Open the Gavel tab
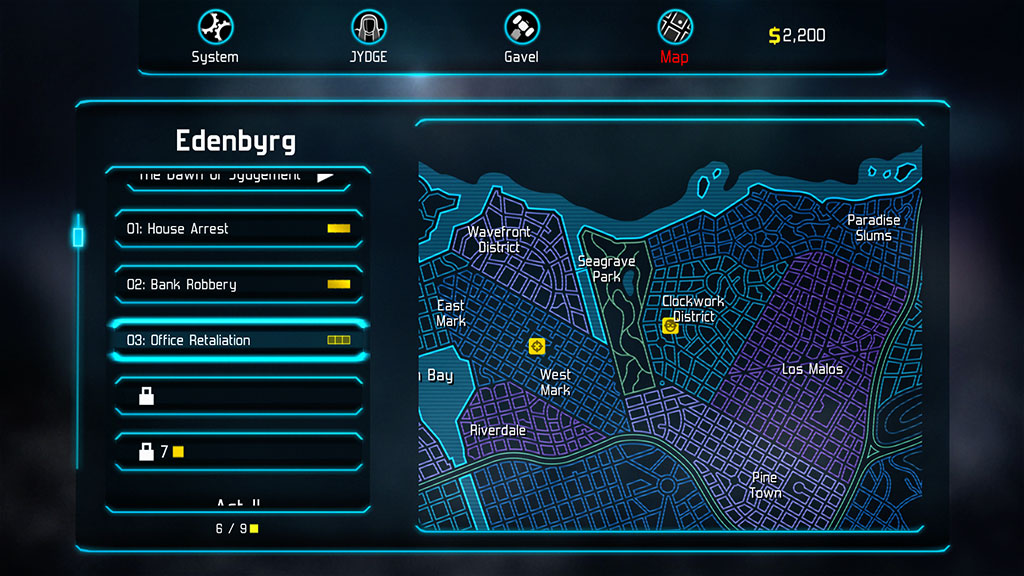This screenshot has height=576, width=1024. pyautogui.click(x=521, y=37)
